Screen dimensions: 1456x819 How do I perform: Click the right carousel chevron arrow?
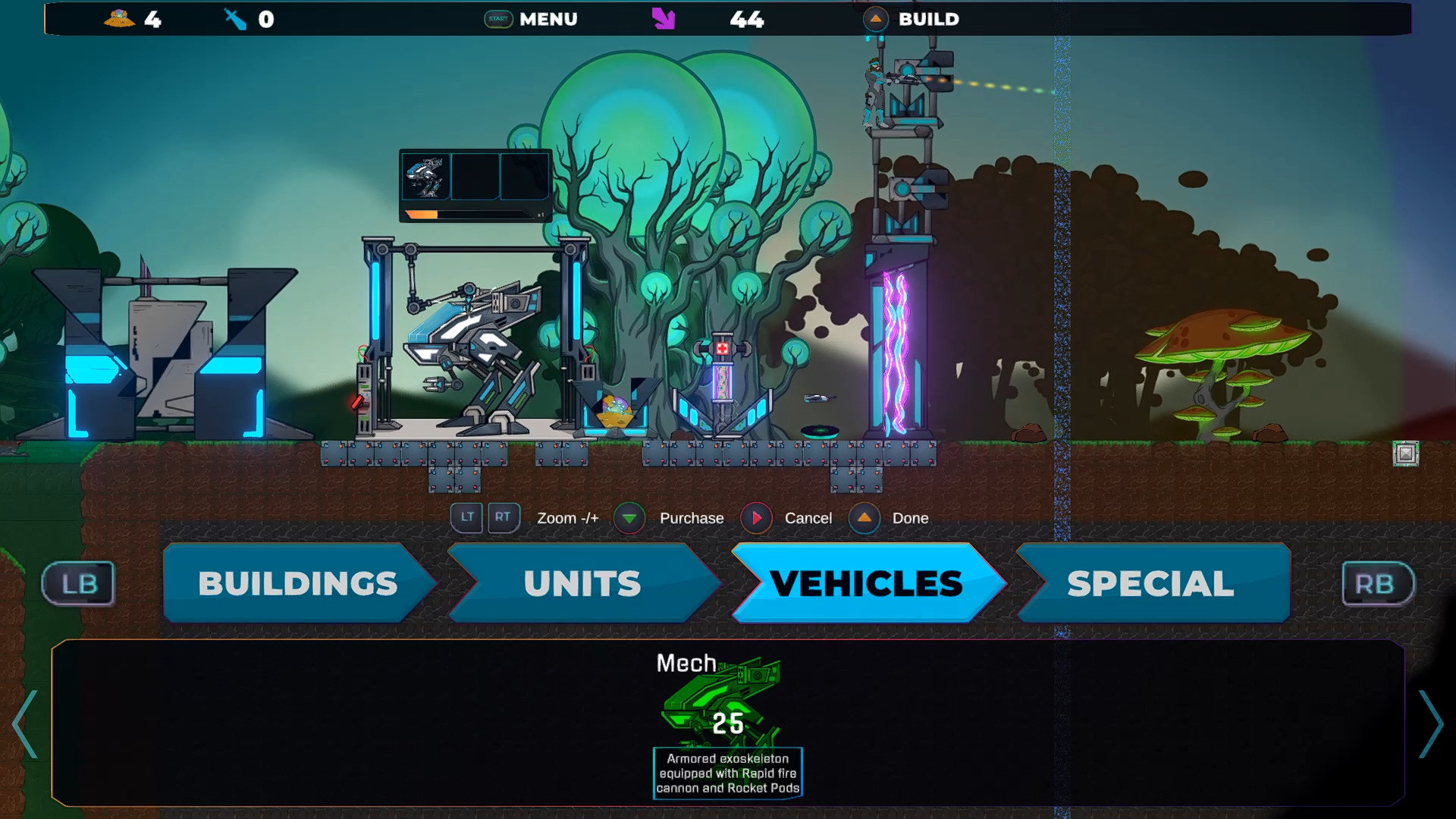click(x=1432, y=726)
